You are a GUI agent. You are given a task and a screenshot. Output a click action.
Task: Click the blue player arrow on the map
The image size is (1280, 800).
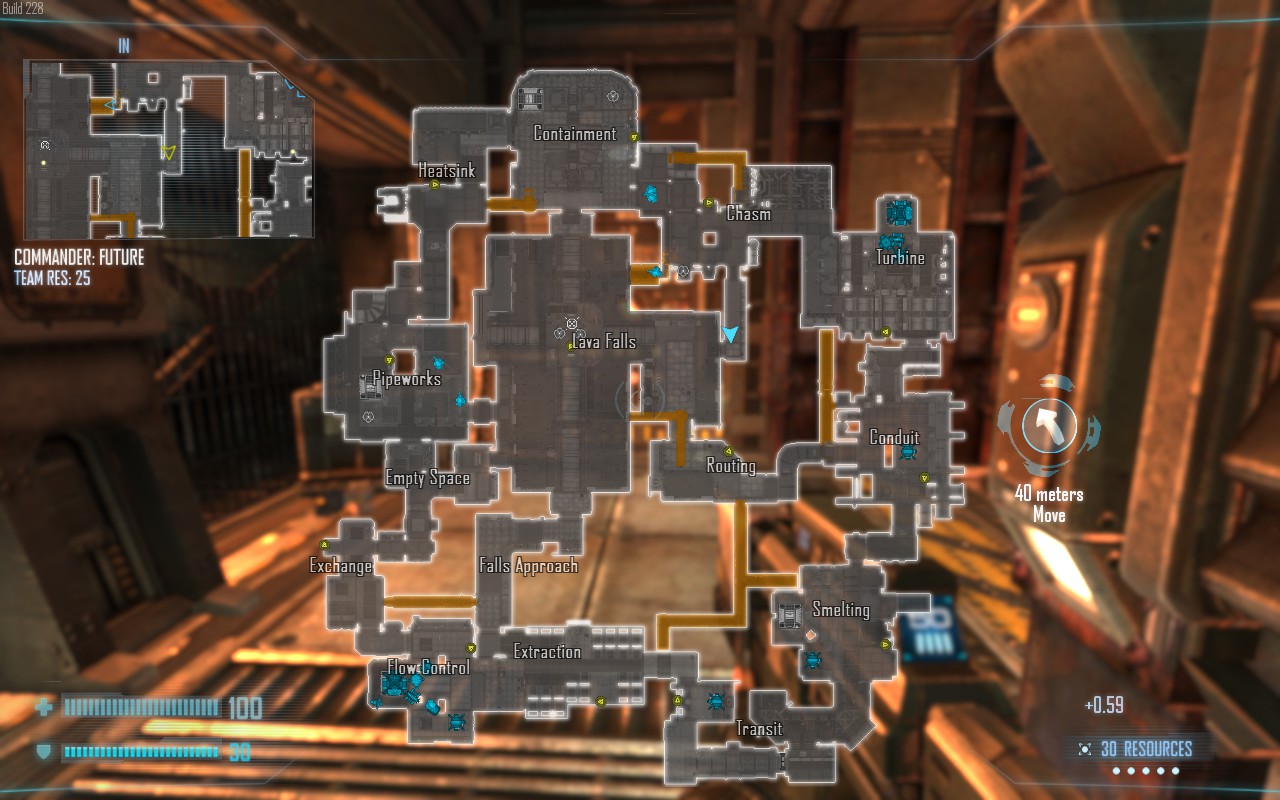(x=732, y=334)
